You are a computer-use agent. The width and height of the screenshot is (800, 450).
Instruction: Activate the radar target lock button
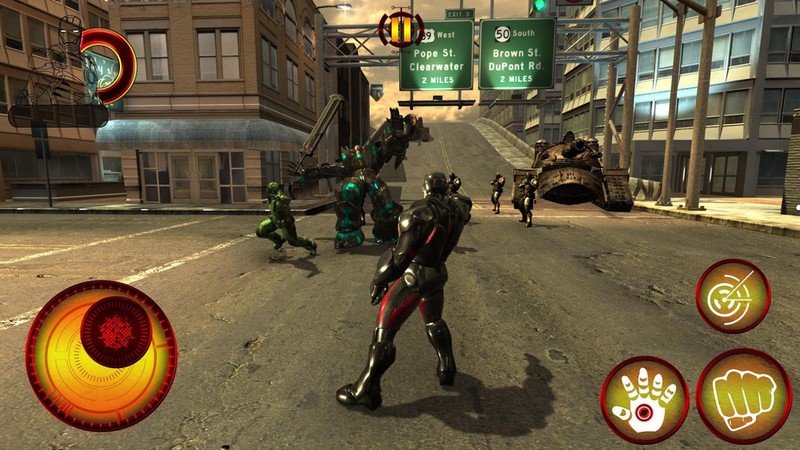pyautogui.click(x=732, y=296)
